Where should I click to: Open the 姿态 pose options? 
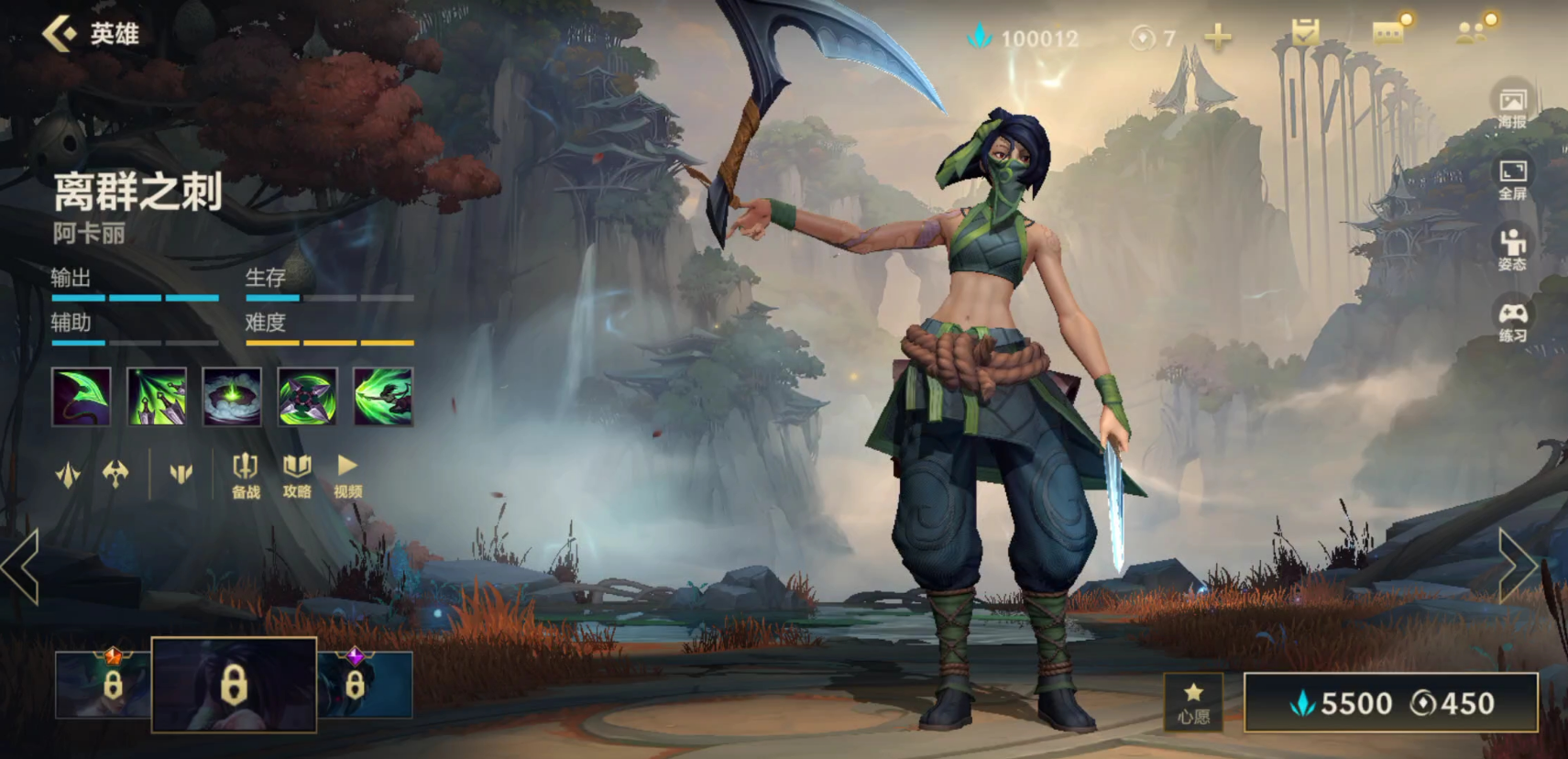tap(1512, 249)
